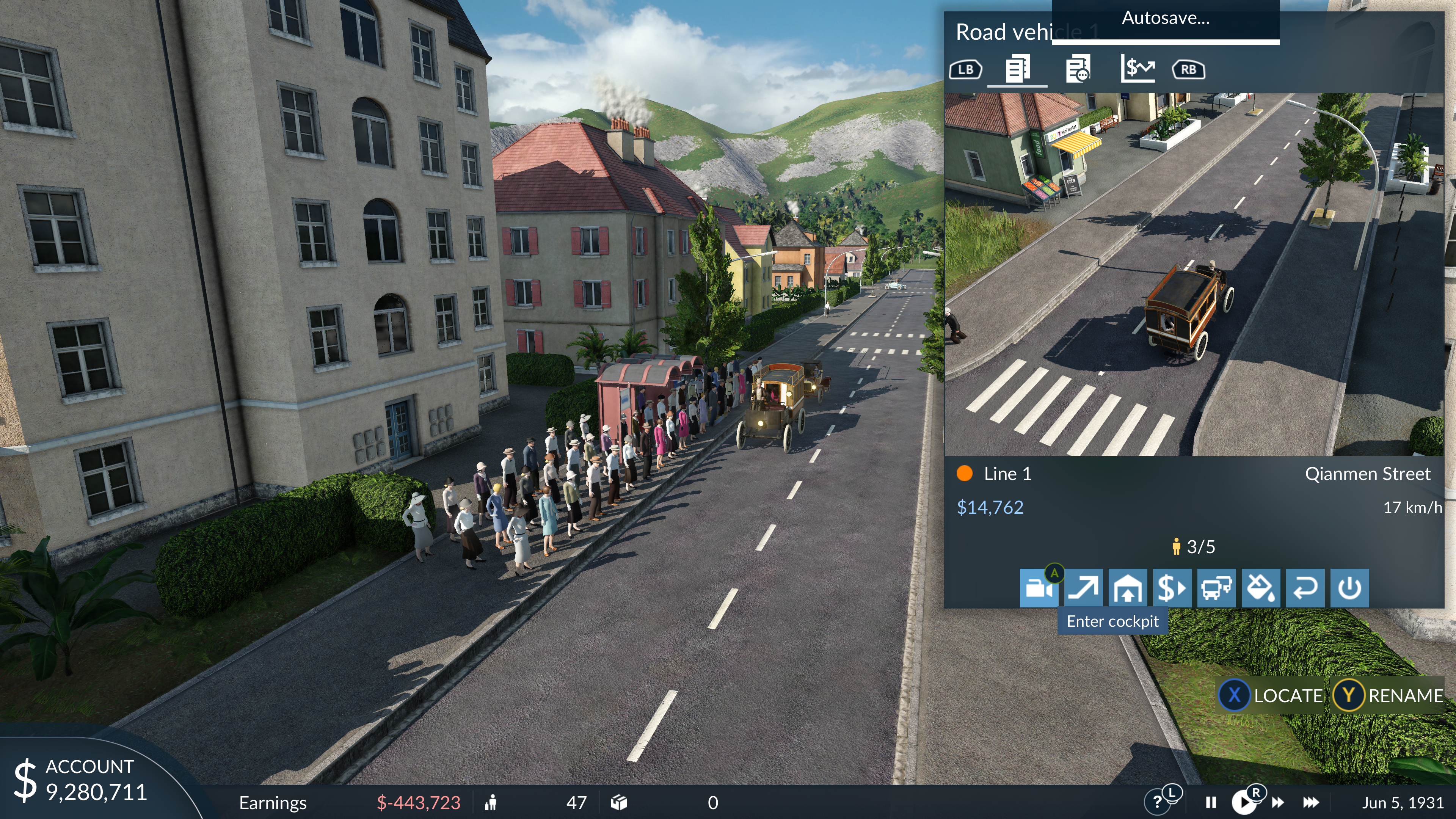The width and height of the screenshot is (1456, 819).
Task: Pause the game simulation
Action: coord(1211,803)
